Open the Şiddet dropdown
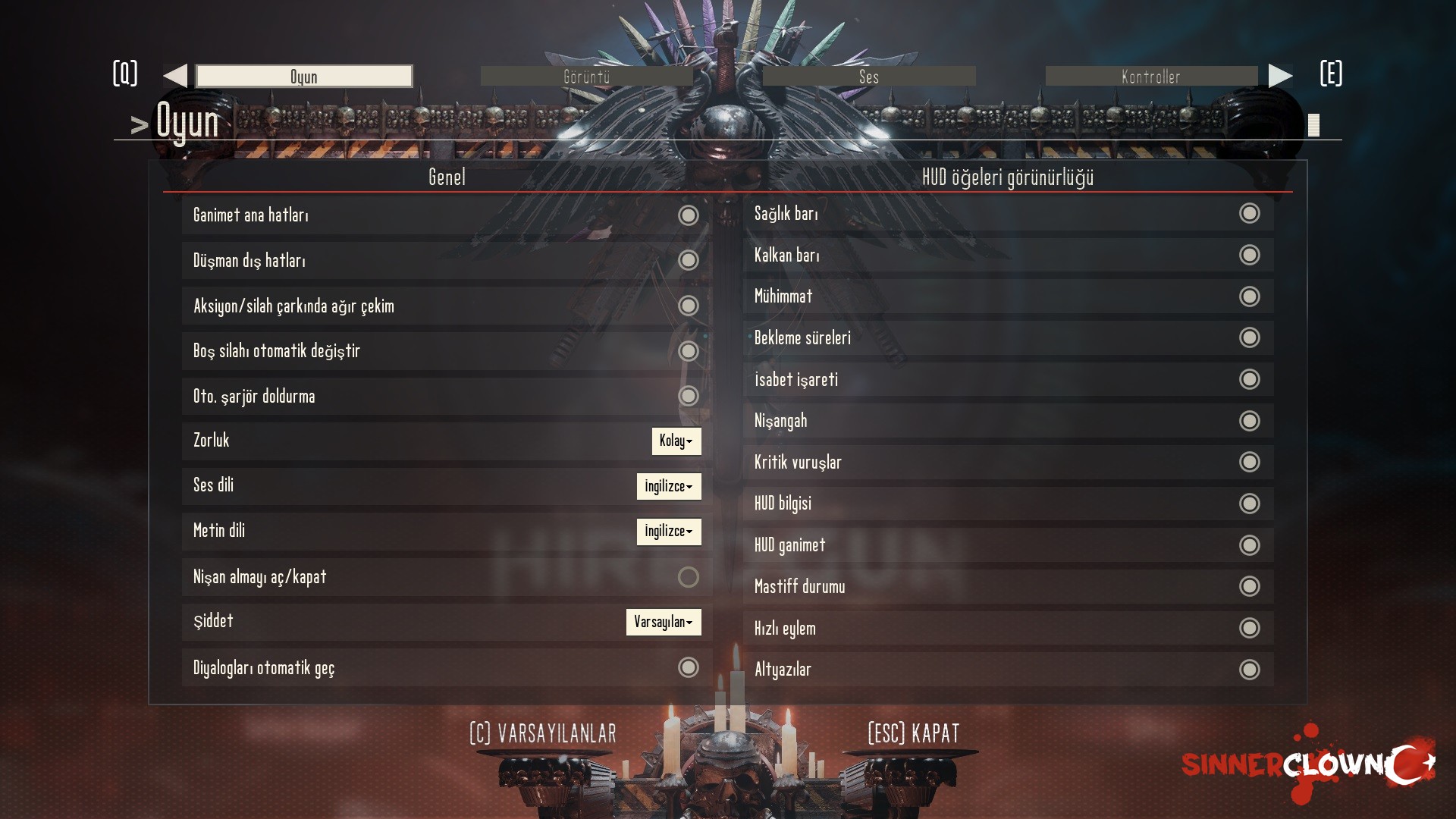 click(663, 622)
